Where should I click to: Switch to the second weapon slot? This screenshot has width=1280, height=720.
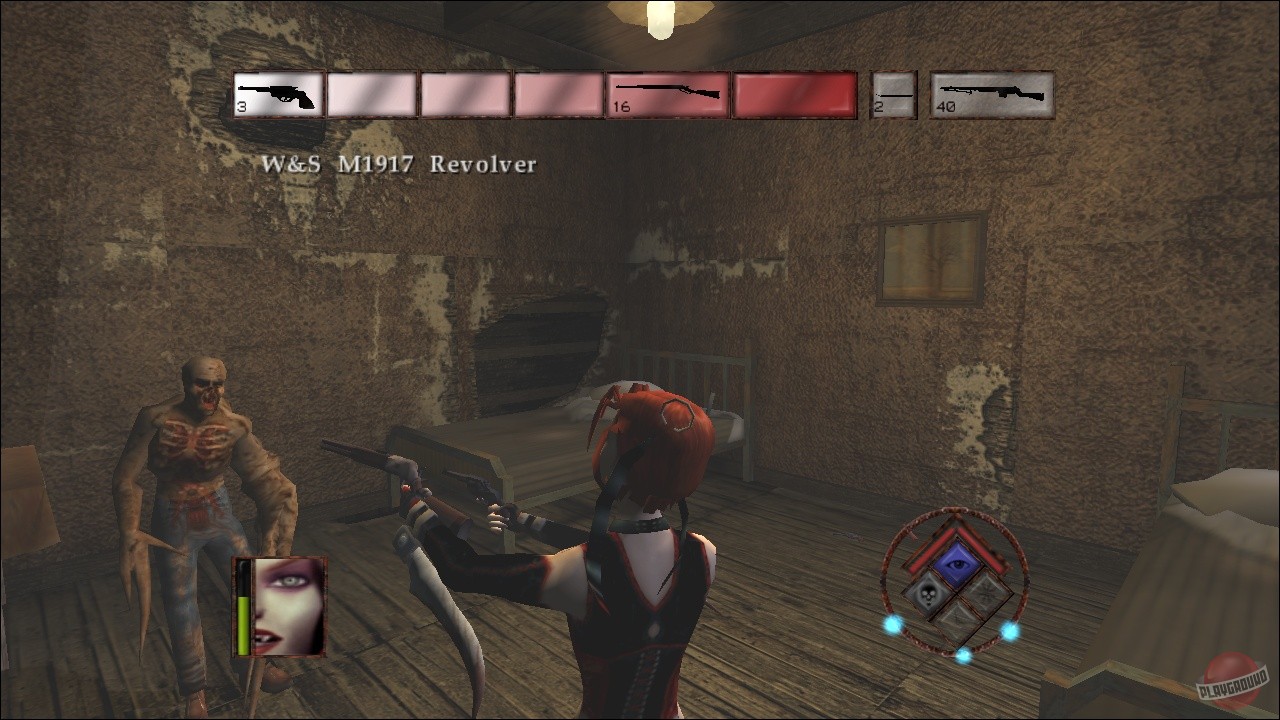point(373,94)
